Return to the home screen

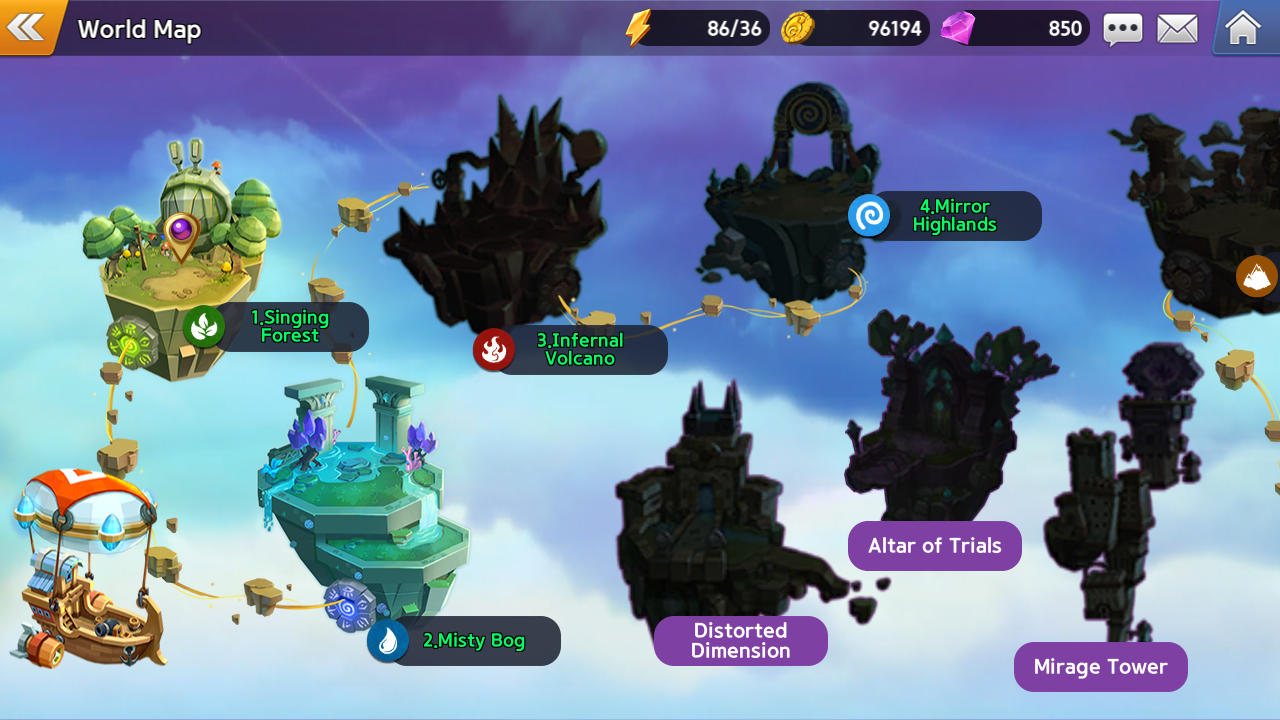(1242, 28)
